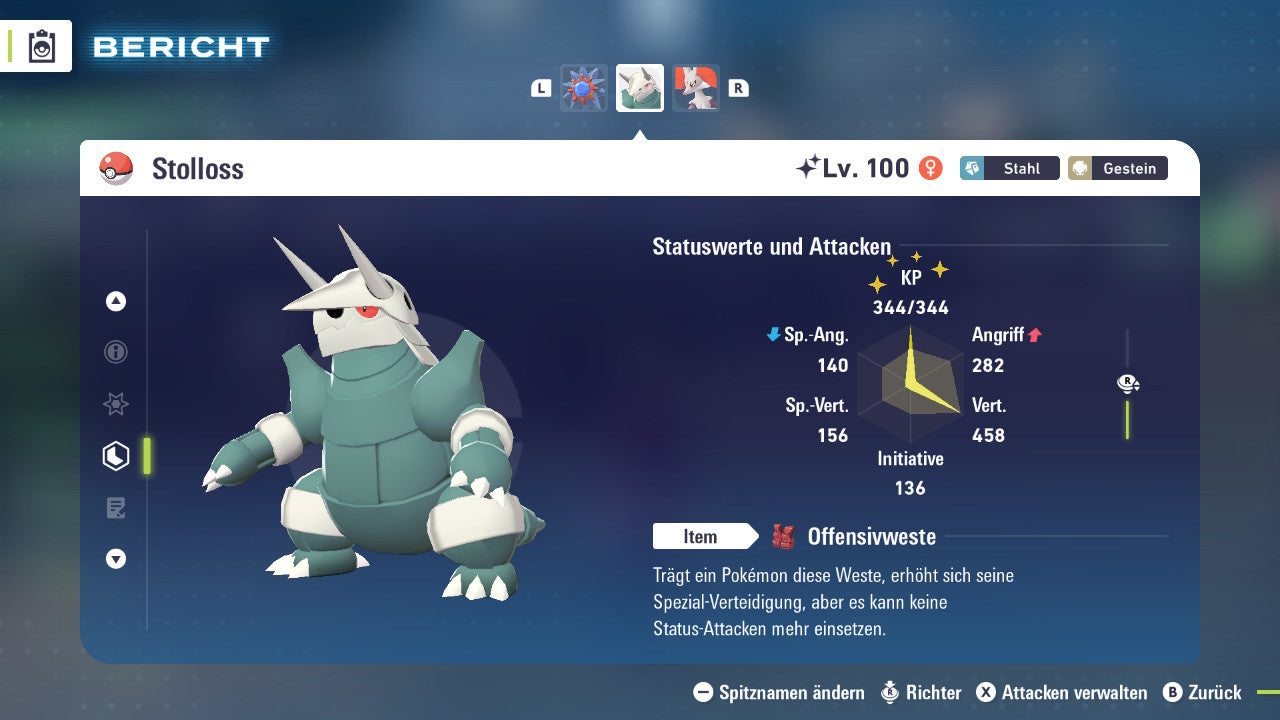Switch to the Starmie party tab
This screenshot has width=1280, height=720.
click(584, 87)
